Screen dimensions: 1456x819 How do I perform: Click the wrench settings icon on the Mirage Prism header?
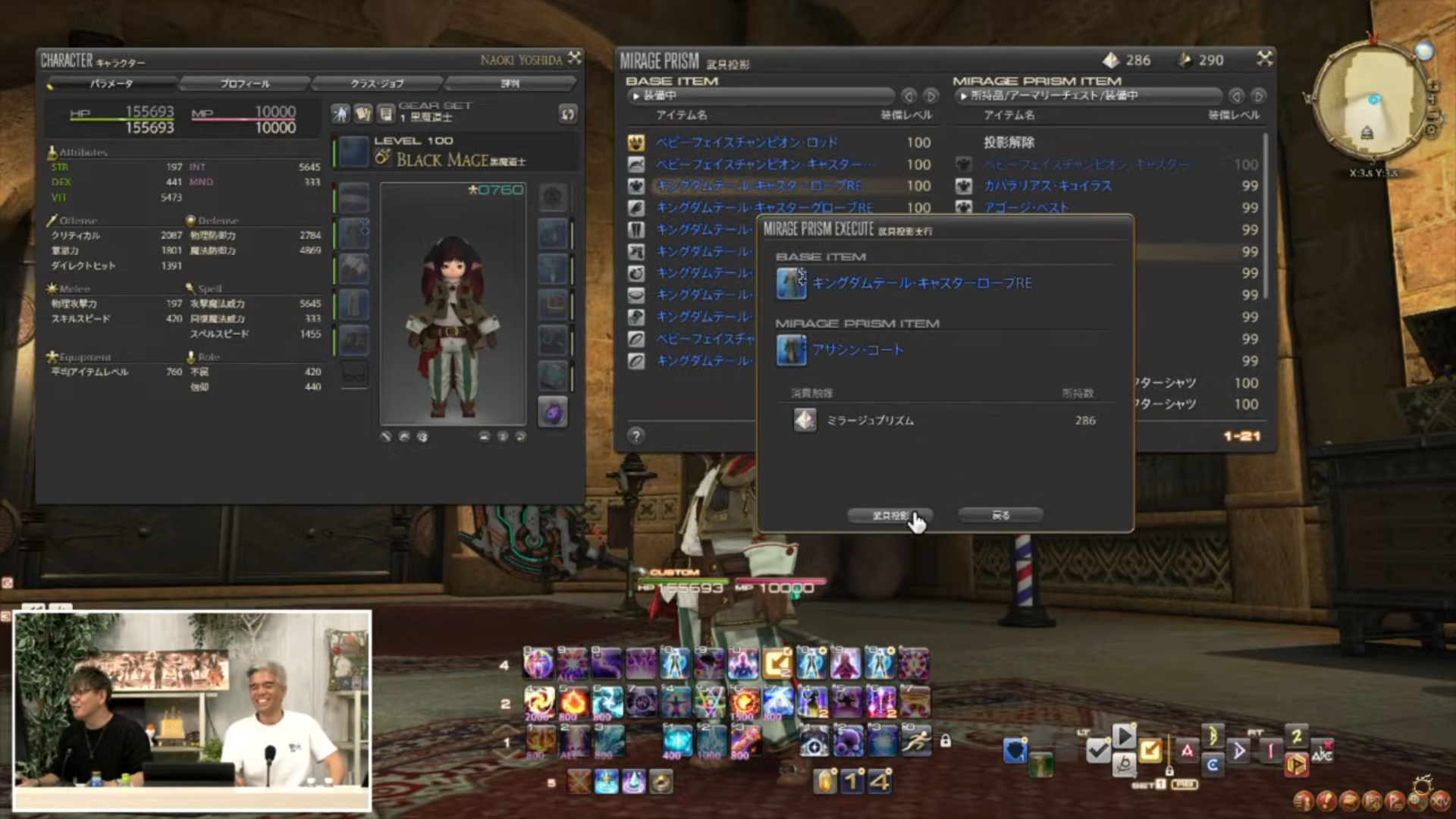(1264, 58)
